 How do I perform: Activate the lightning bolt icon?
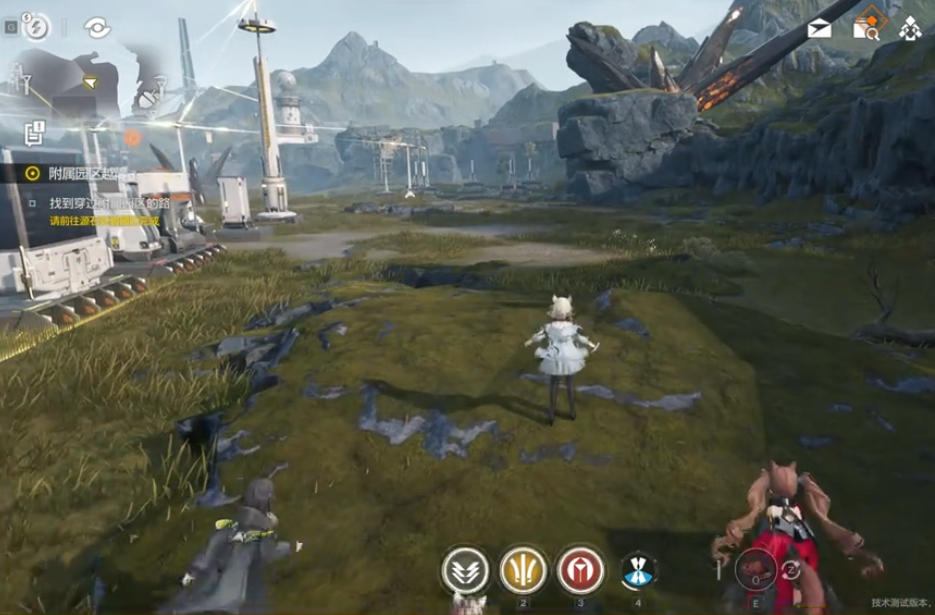pos(35,27)
